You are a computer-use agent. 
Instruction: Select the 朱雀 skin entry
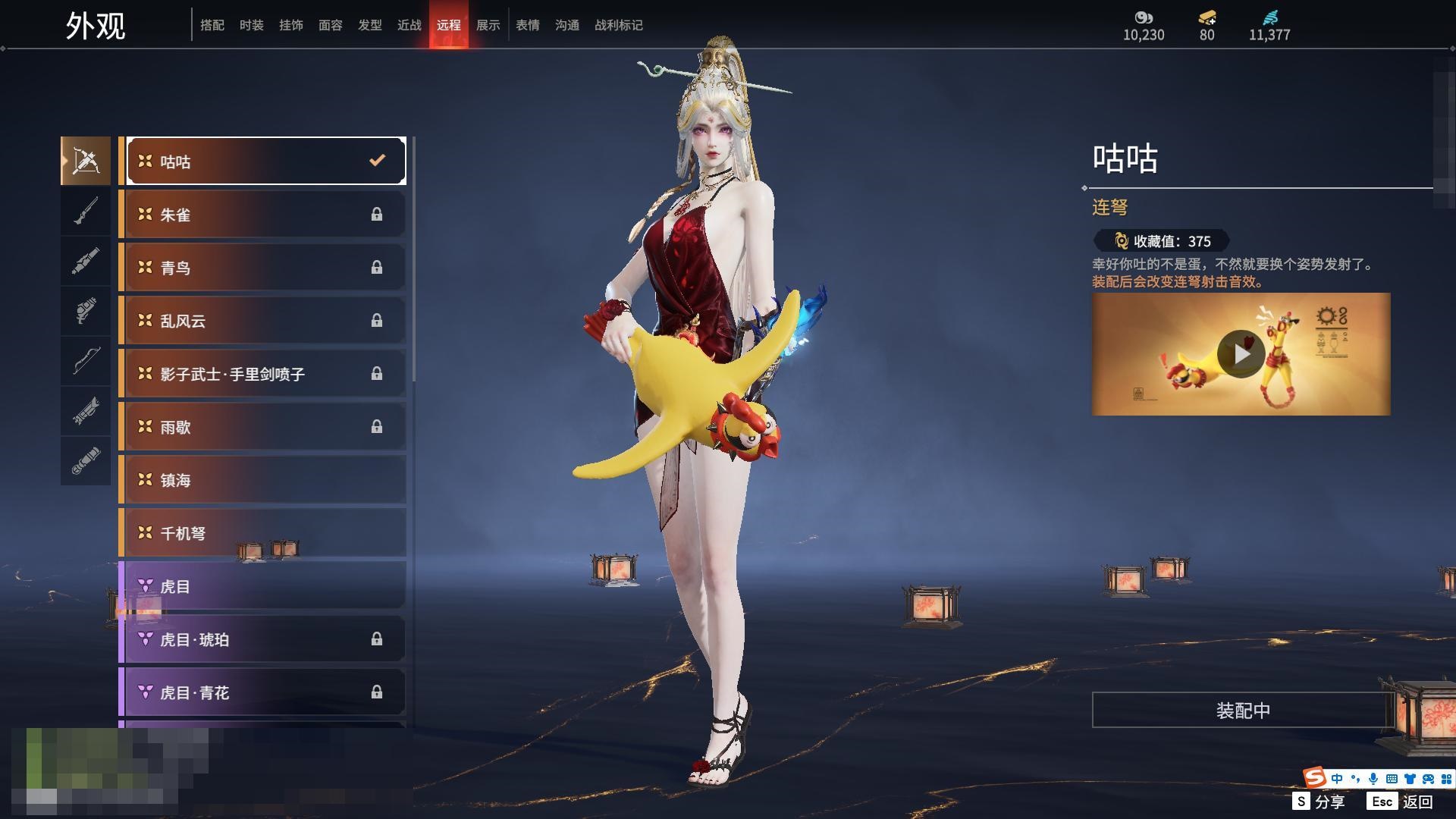point(263,215)
